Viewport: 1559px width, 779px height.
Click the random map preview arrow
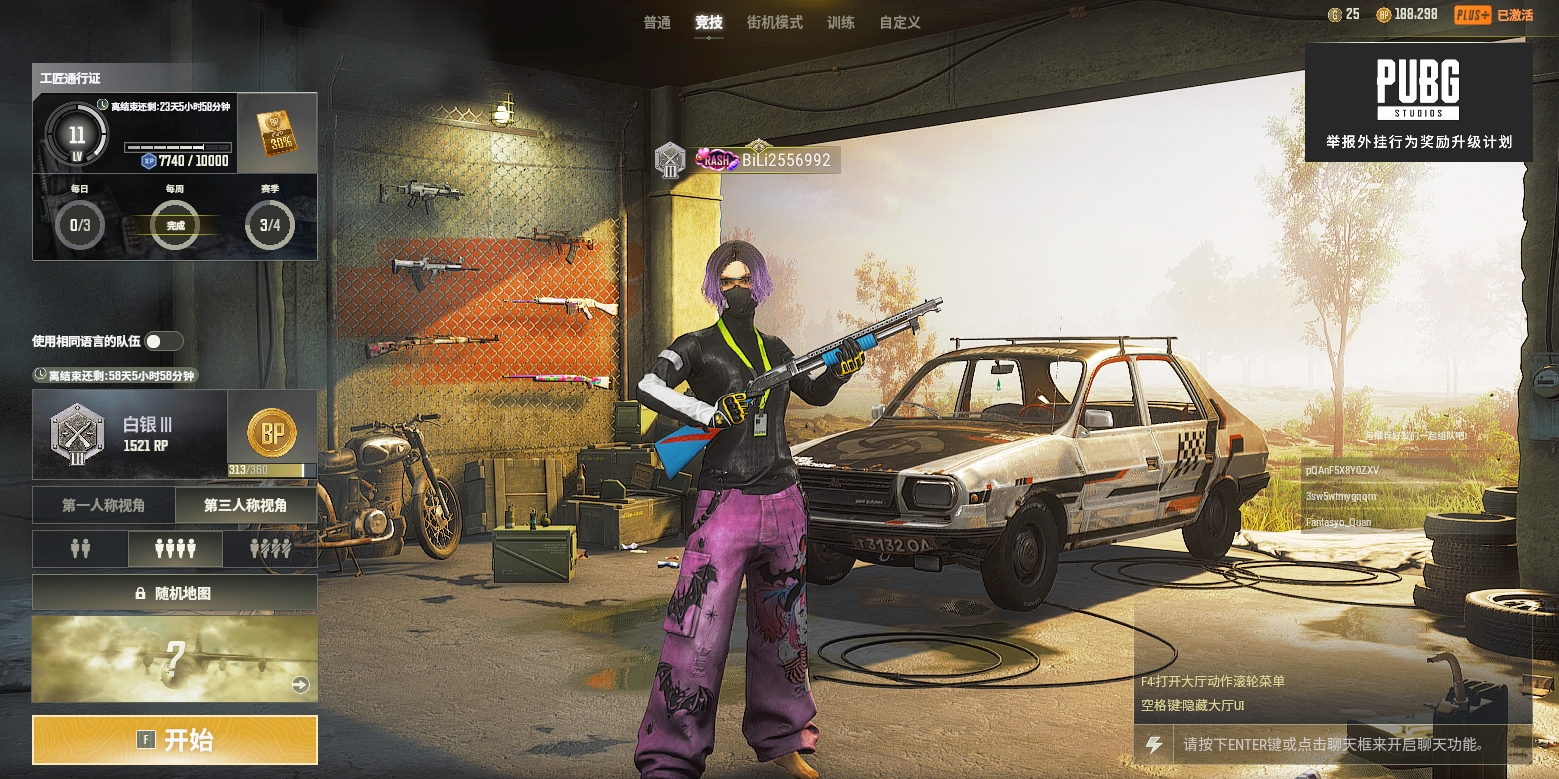(x=300, y=685)
